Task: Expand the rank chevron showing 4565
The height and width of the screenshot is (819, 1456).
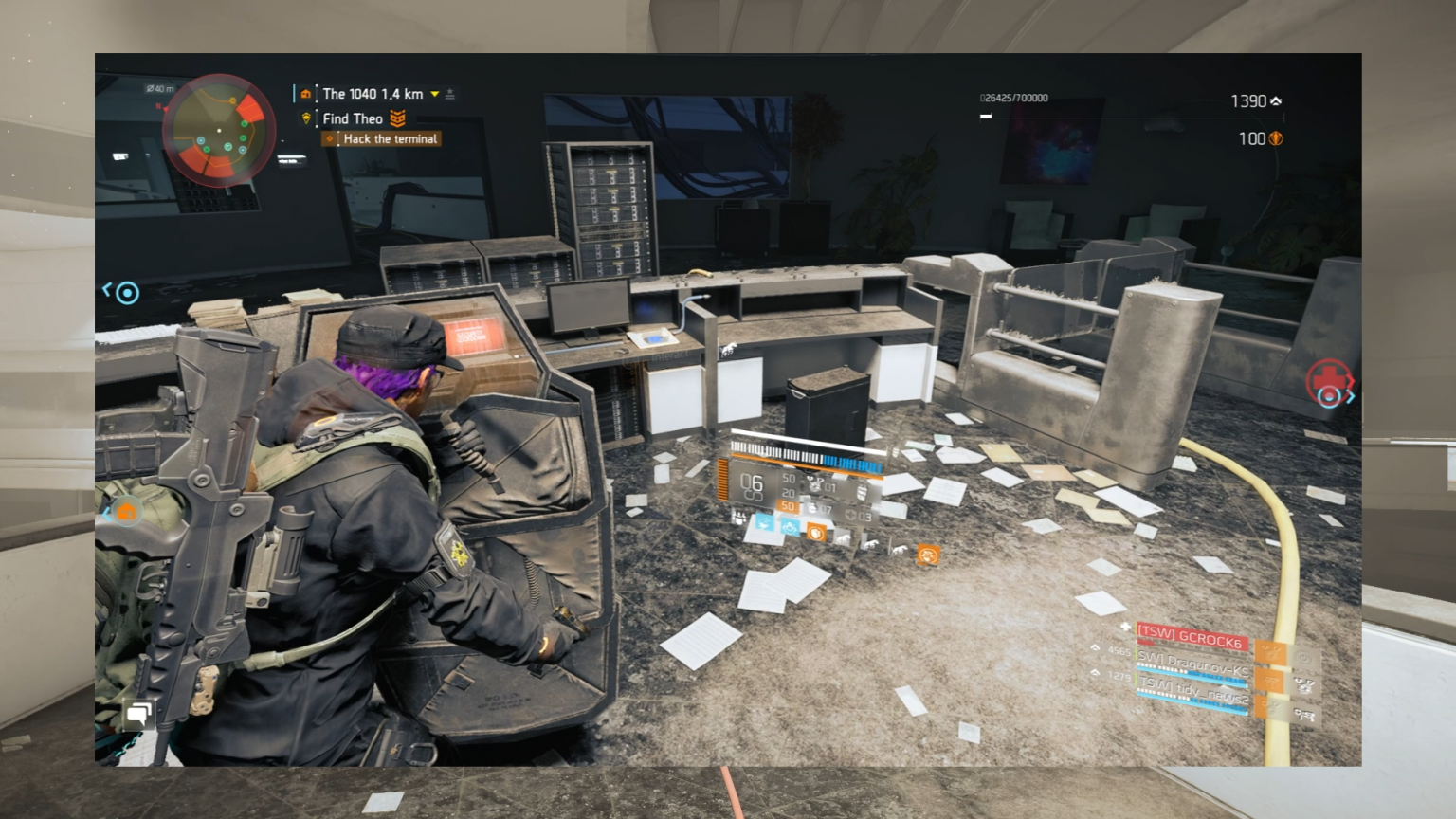Action: 1096,649
